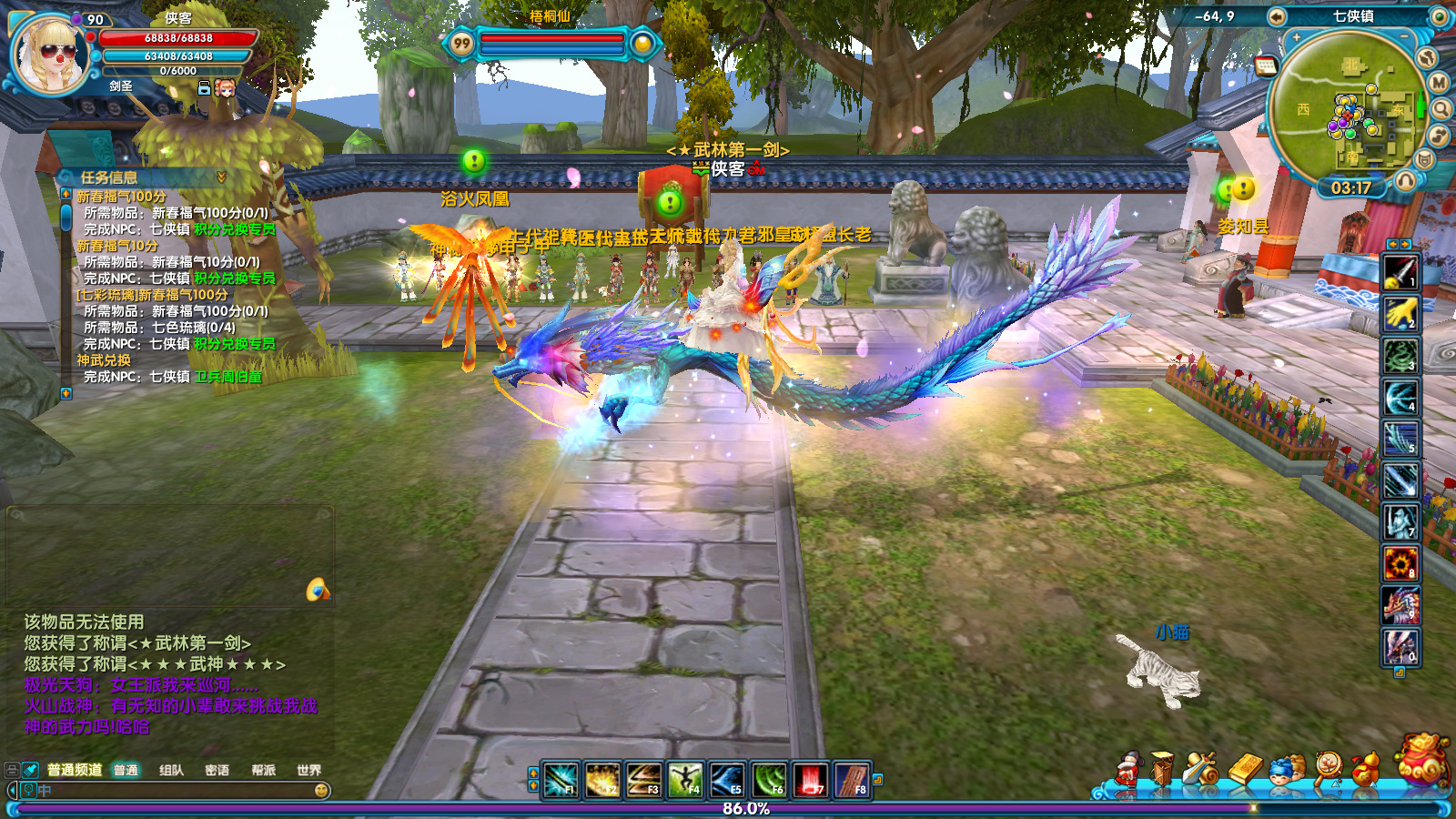Click the back arrow beside the 七侠镇 title
This screenshot has height=819, width=1456.
[1277, 16]
